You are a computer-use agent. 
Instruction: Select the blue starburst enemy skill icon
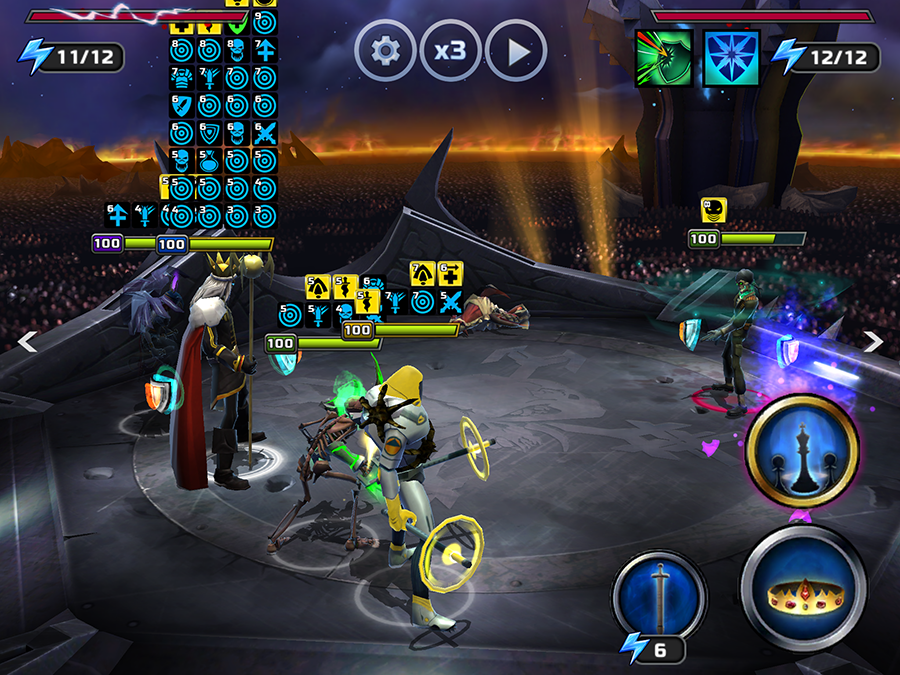732,57
